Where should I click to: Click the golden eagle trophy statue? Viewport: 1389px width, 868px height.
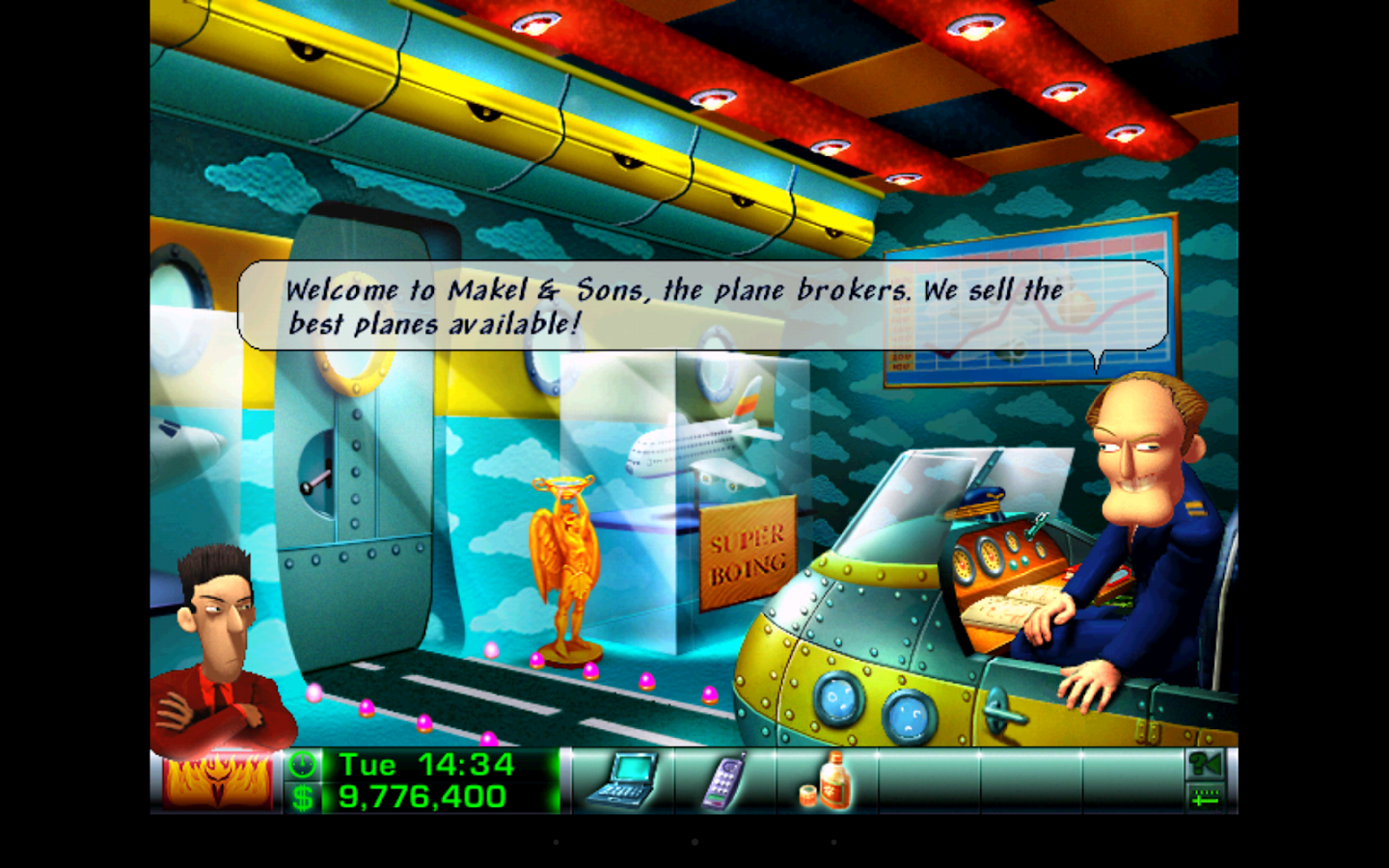coord(564,559)
